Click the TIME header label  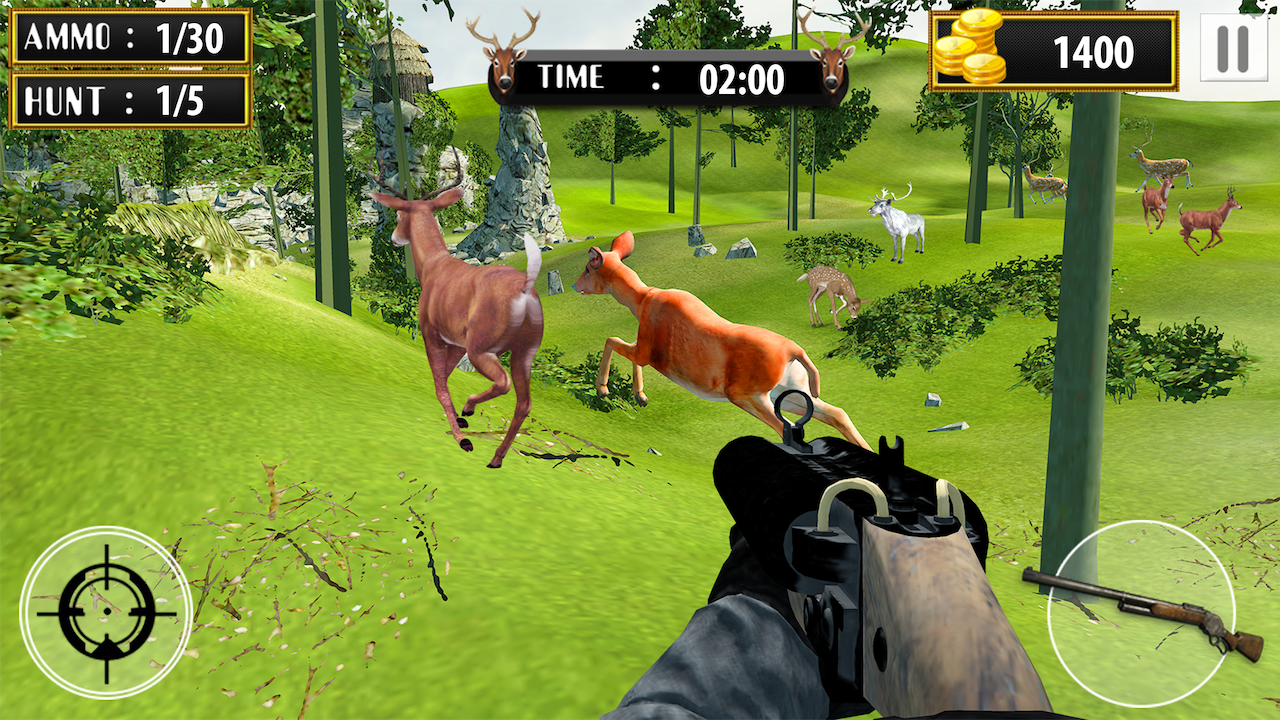pos(572,77)
